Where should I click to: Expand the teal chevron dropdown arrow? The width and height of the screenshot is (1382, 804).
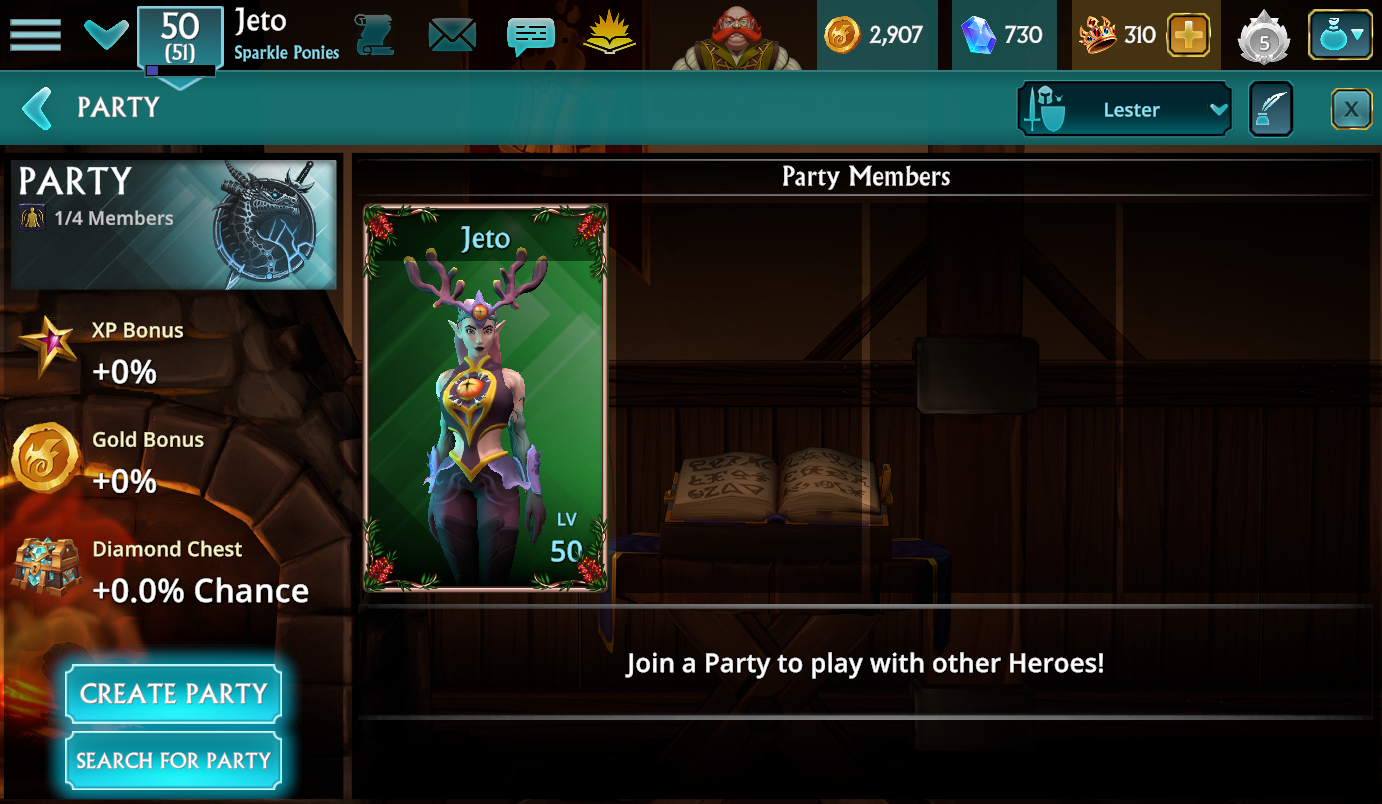(105, 35)
